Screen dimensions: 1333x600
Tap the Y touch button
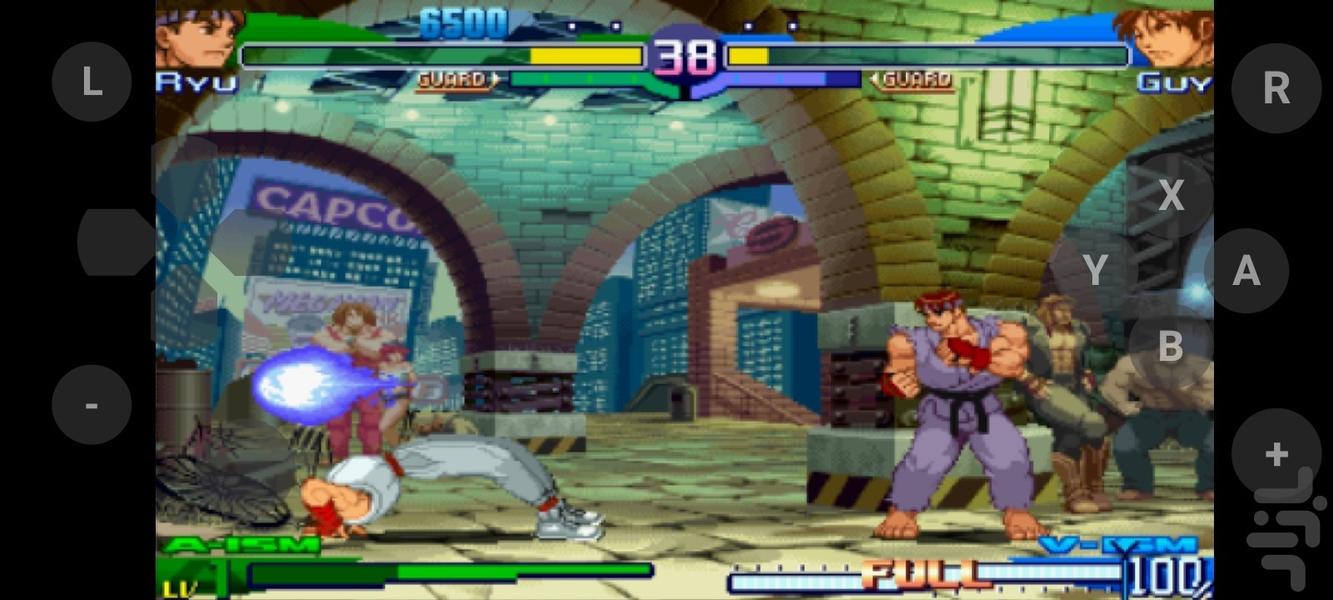tap(1096, 270)
